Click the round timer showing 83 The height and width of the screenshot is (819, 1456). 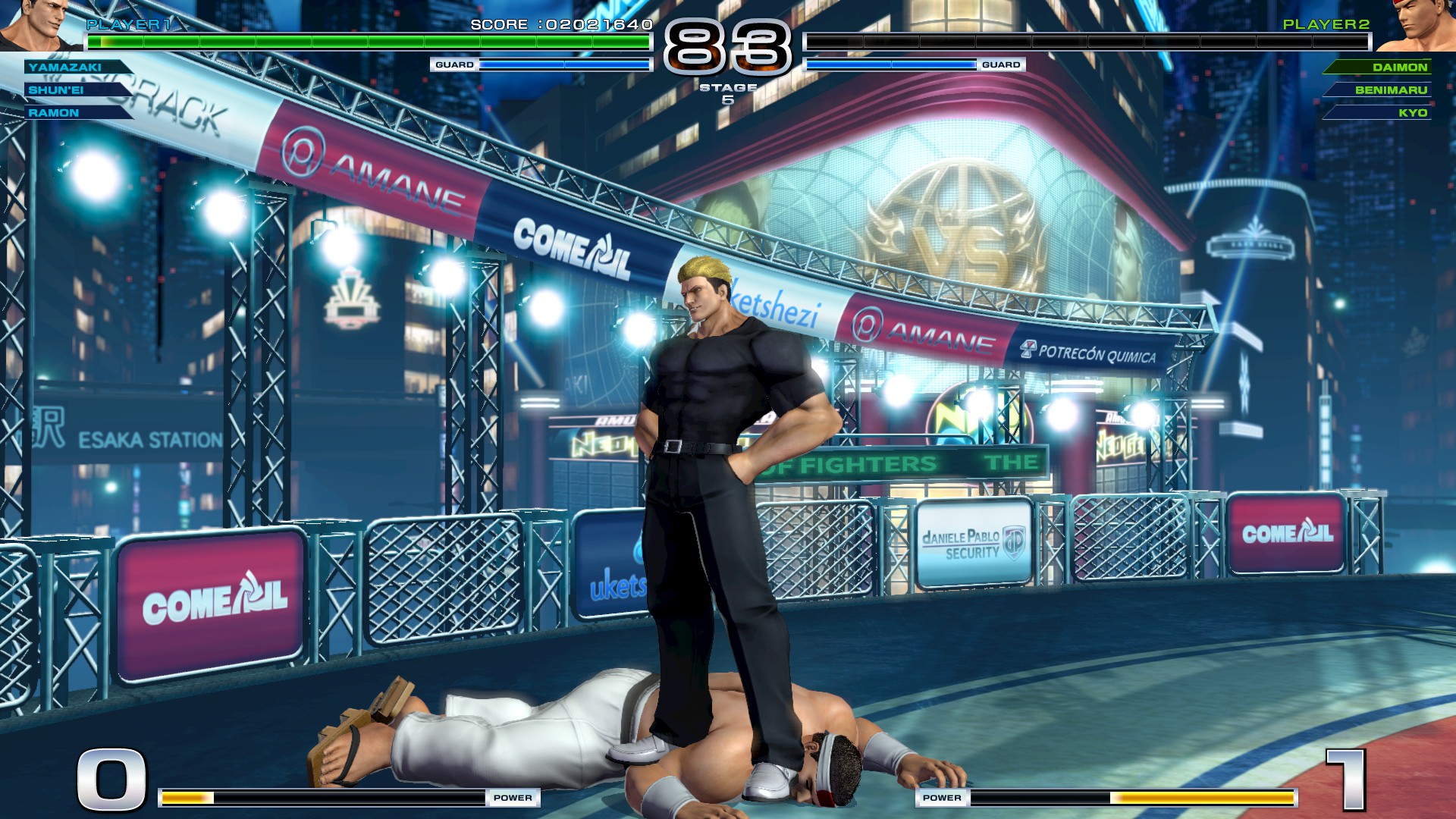[729, 45]
